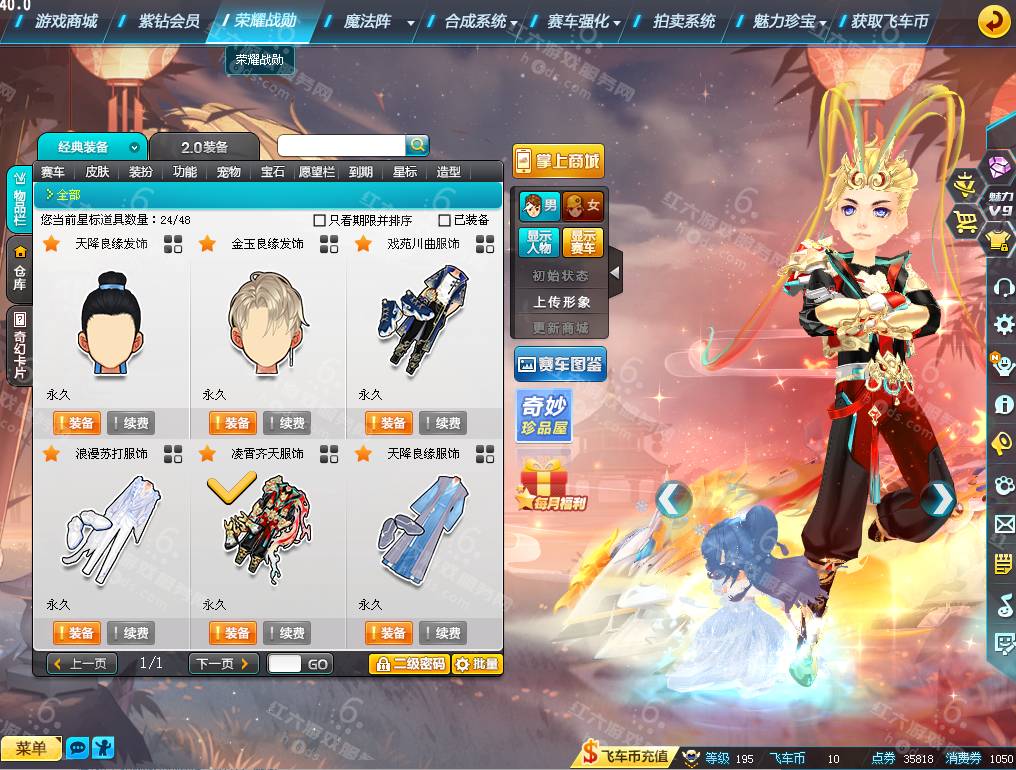Switch to the 女 female character view
The width and height of the screenshot is (1016, 770).
tap(583, 207)
